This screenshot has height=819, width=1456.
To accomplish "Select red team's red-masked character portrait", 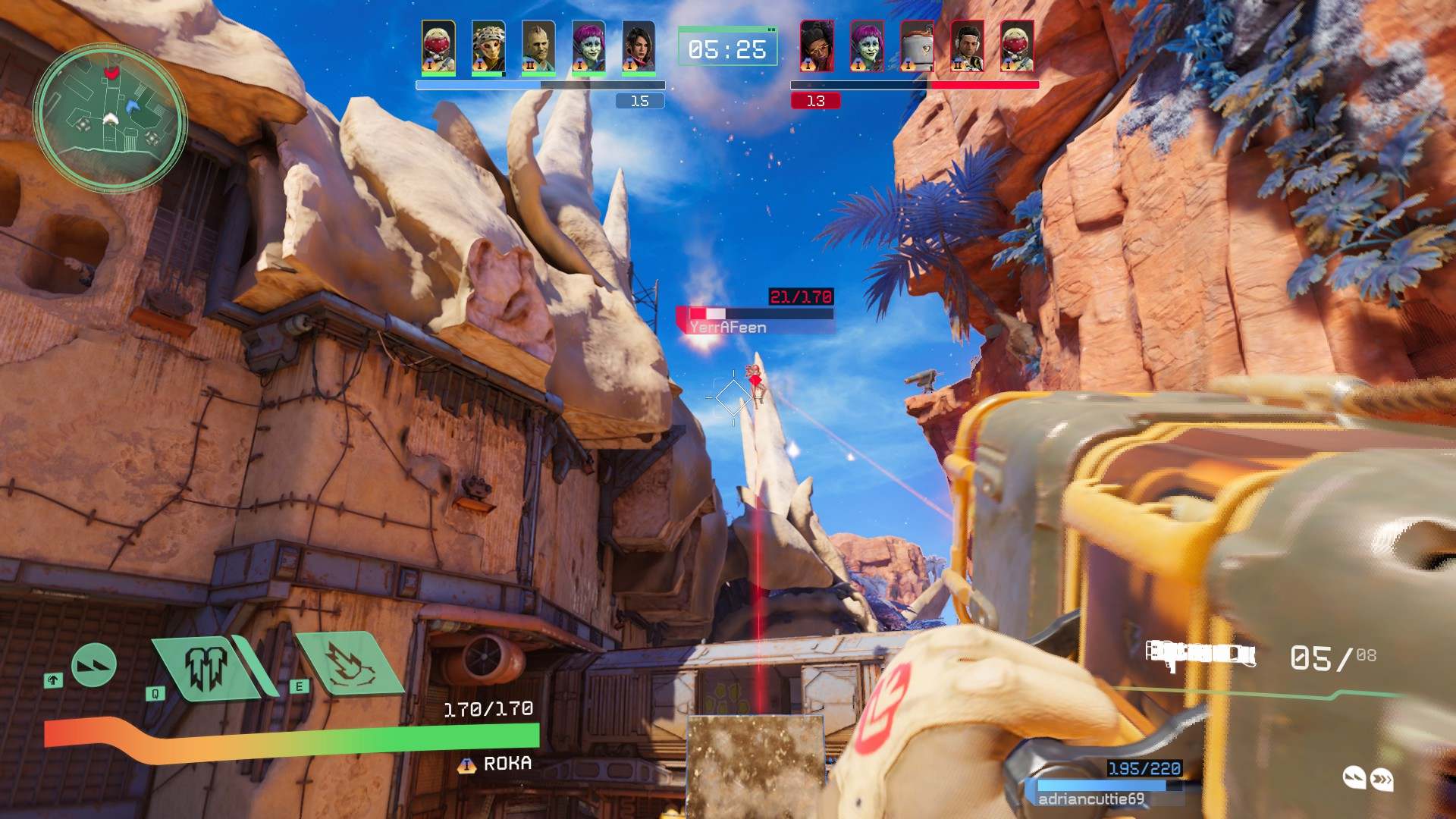I will point(1017,45).
